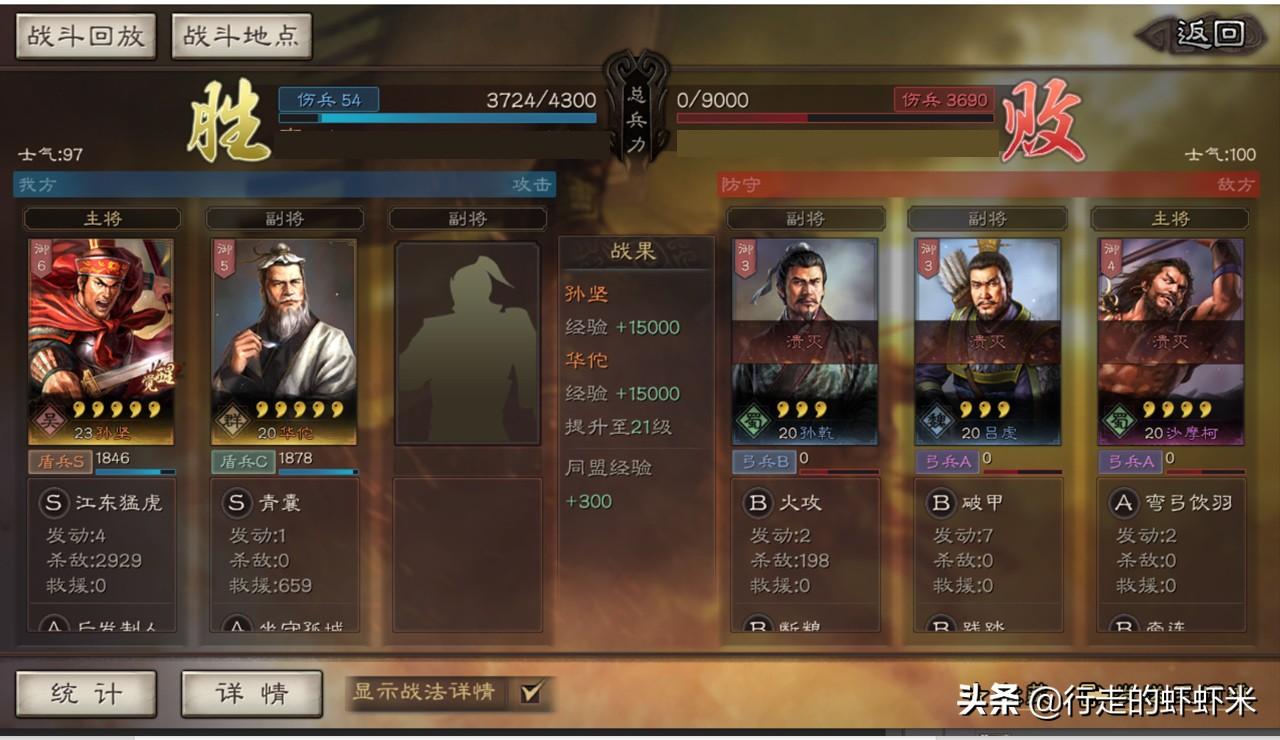
Task: Open the 战斗回放 battle replay
Action: 86,36
